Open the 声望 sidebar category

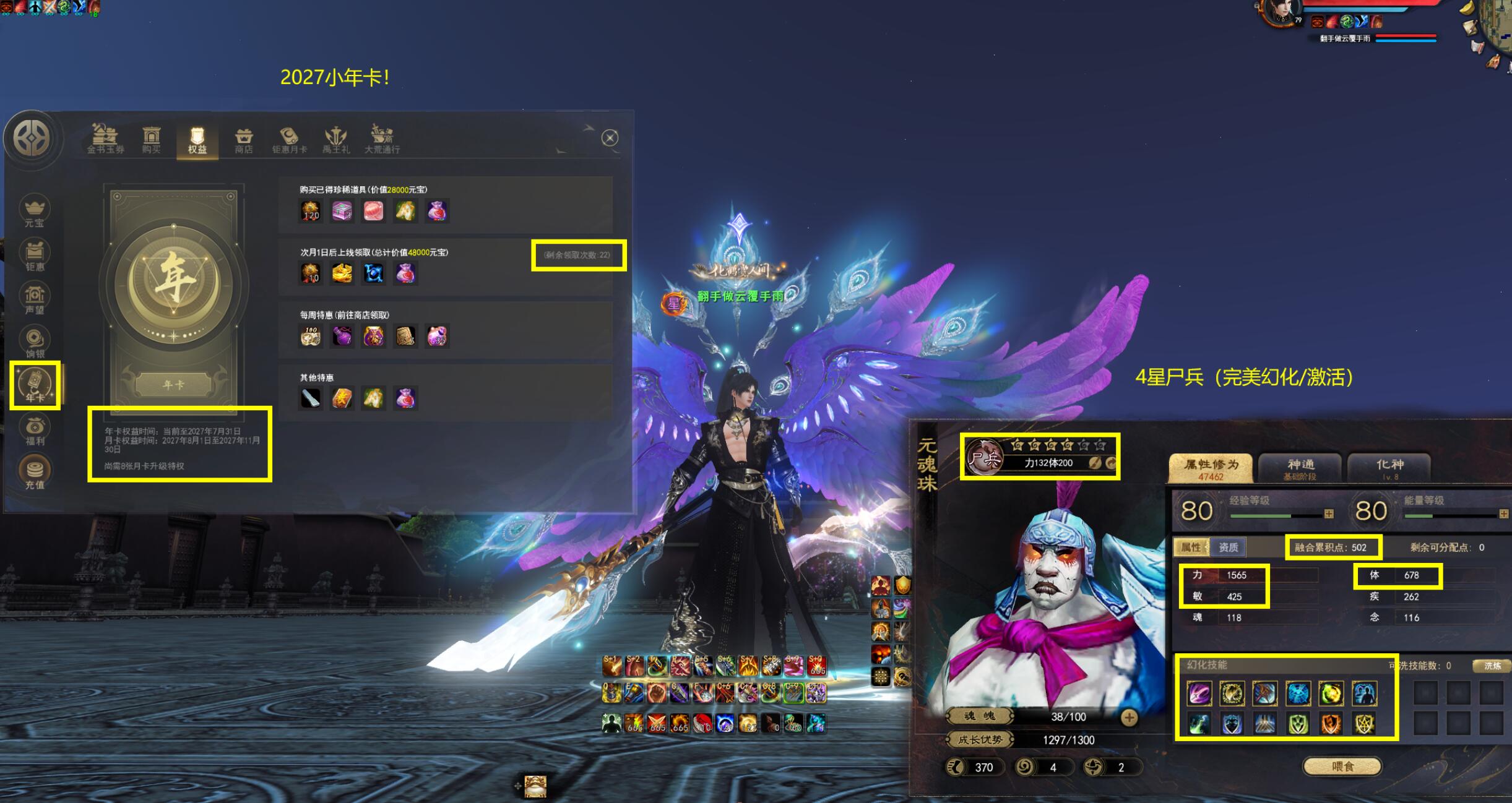tap(35, 299)
